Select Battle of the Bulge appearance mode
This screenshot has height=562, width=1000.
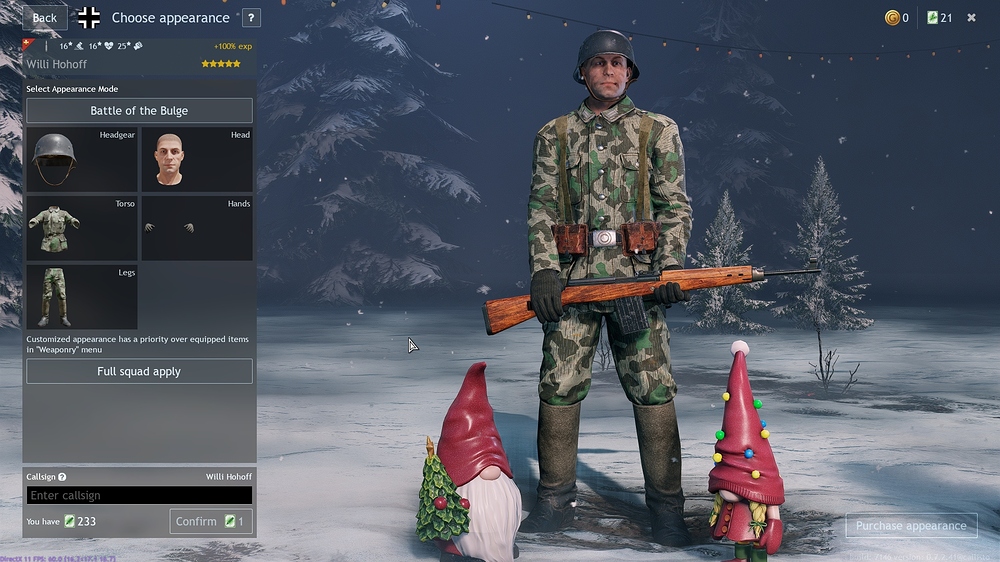pos(139,111)
